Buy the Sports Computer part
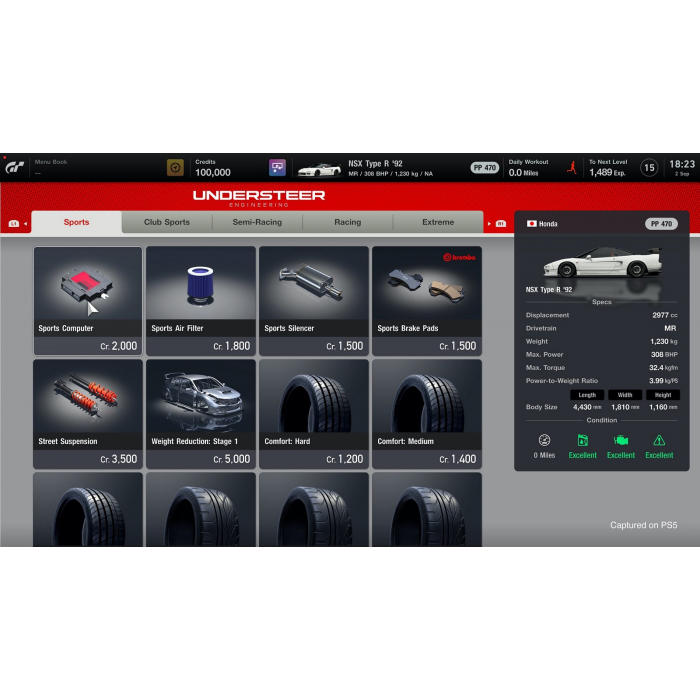 pyautogui.click(x=88, y=301)
